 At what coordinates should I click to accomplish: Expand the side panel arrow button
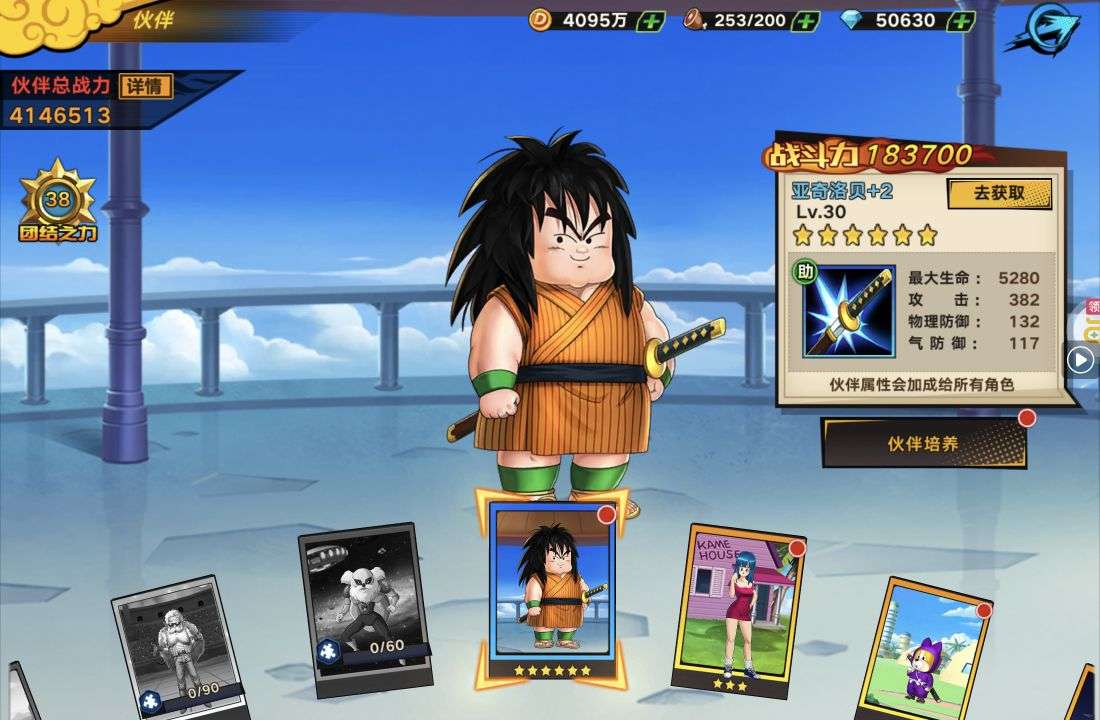click(1081, 358)
